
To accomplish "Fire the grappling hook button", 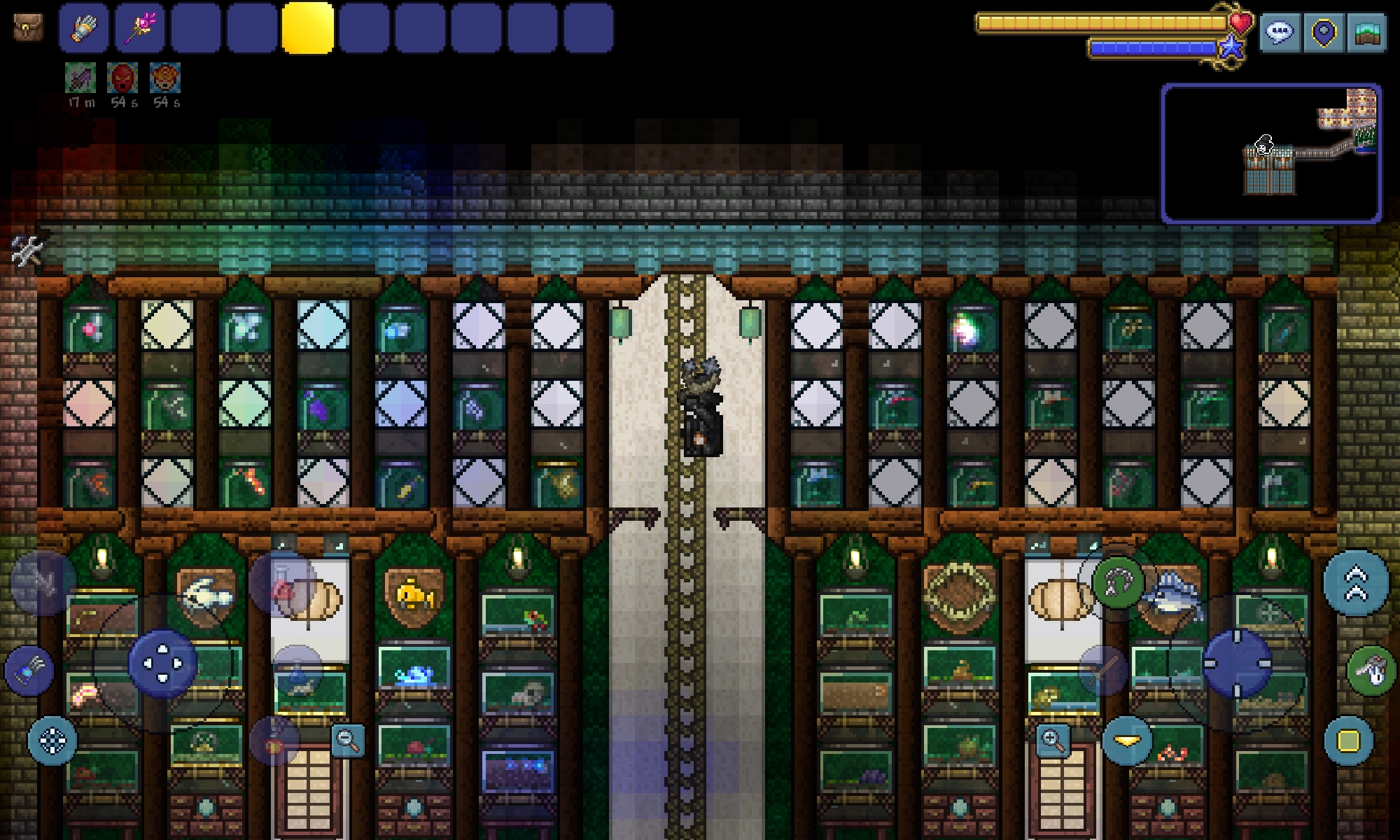I will click(1118, 582).
